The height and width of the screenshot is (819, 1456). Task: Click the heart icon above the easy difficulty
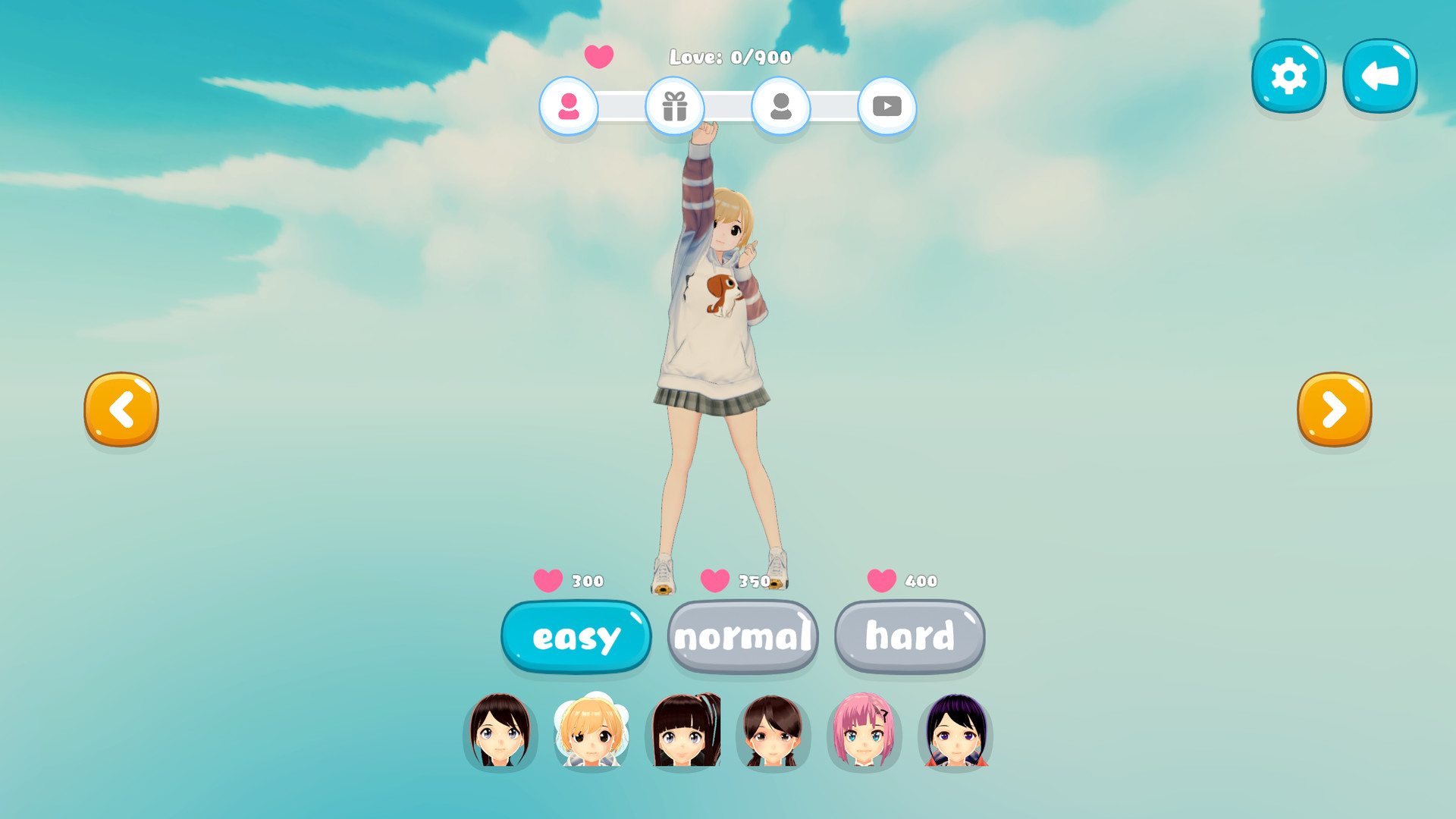click(x=548, y=580)
